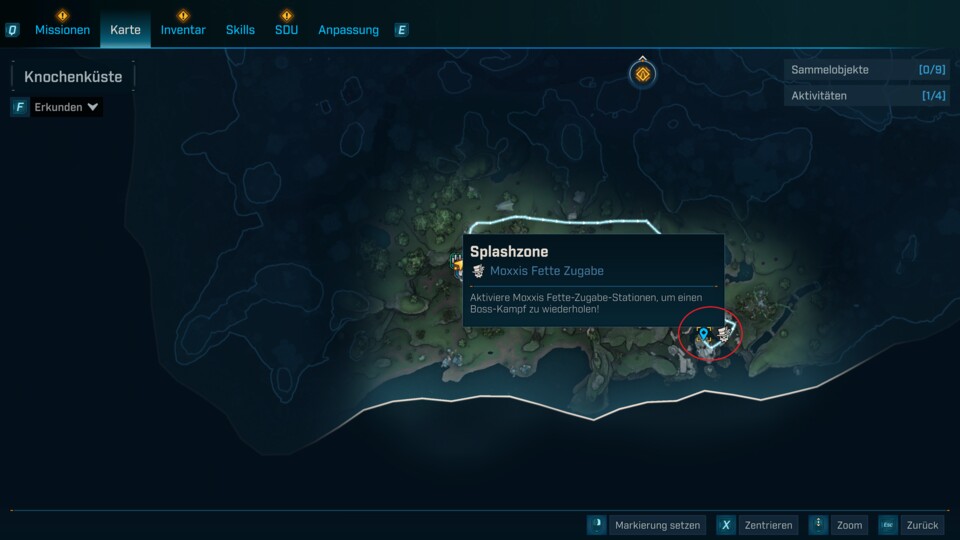Switch to the Inventar tab

click(183, 30)
